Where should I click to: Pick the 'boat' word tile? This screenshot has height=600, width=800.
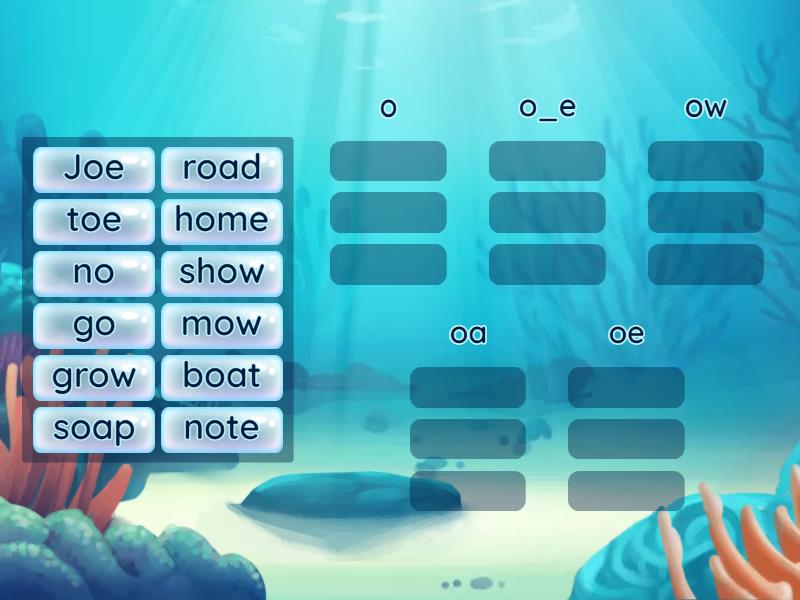click(222, 377)
